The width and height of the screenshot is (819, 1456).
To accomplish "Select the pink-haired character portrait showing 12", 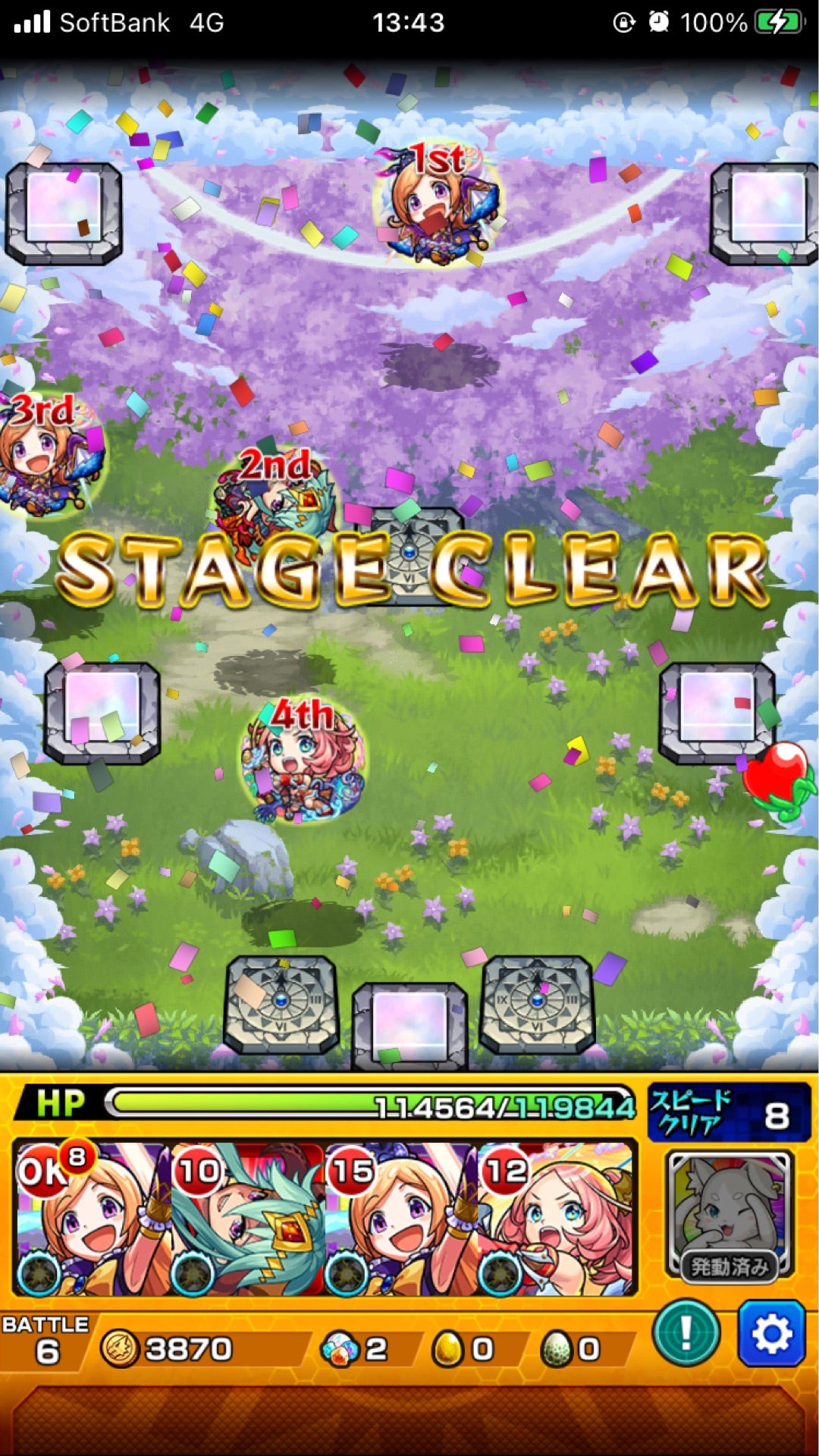I will tap(557, 1219).
